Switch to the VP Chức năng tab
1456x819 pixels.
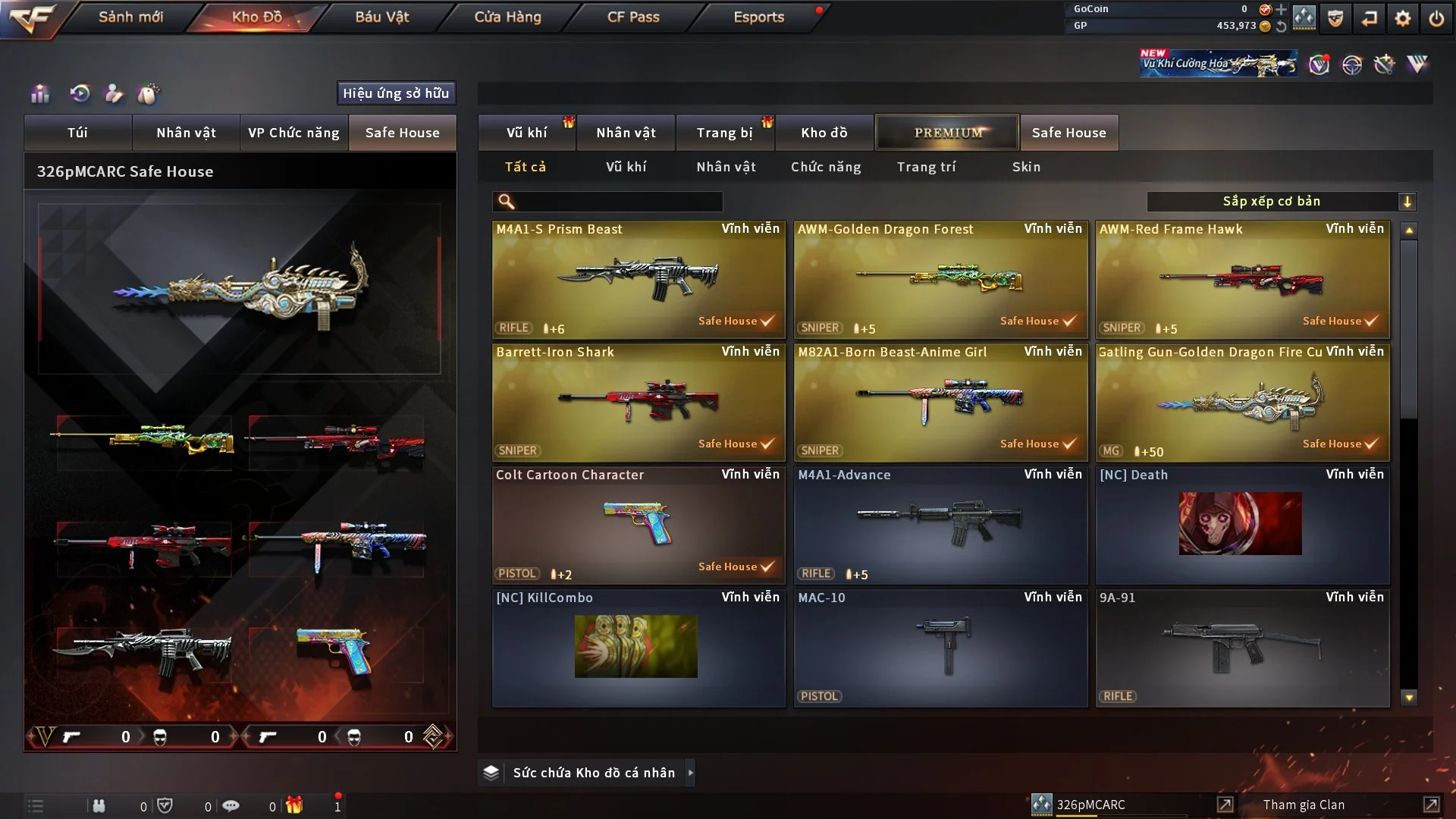(293, 133)
